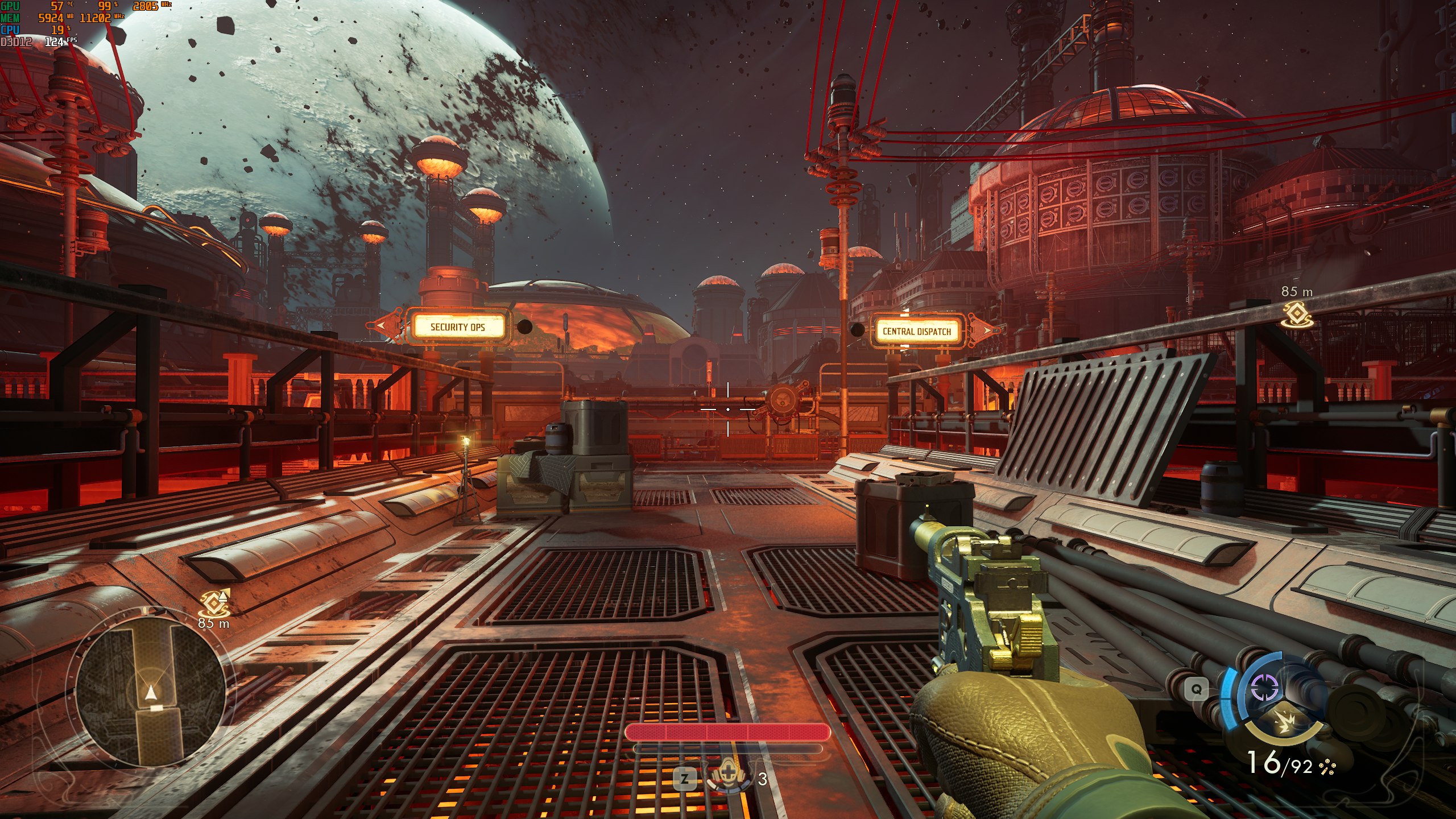This screenshot has height=819, width=1456.
Task: Select the 85 m objective waypoint marker
Action: (1297, 313)
